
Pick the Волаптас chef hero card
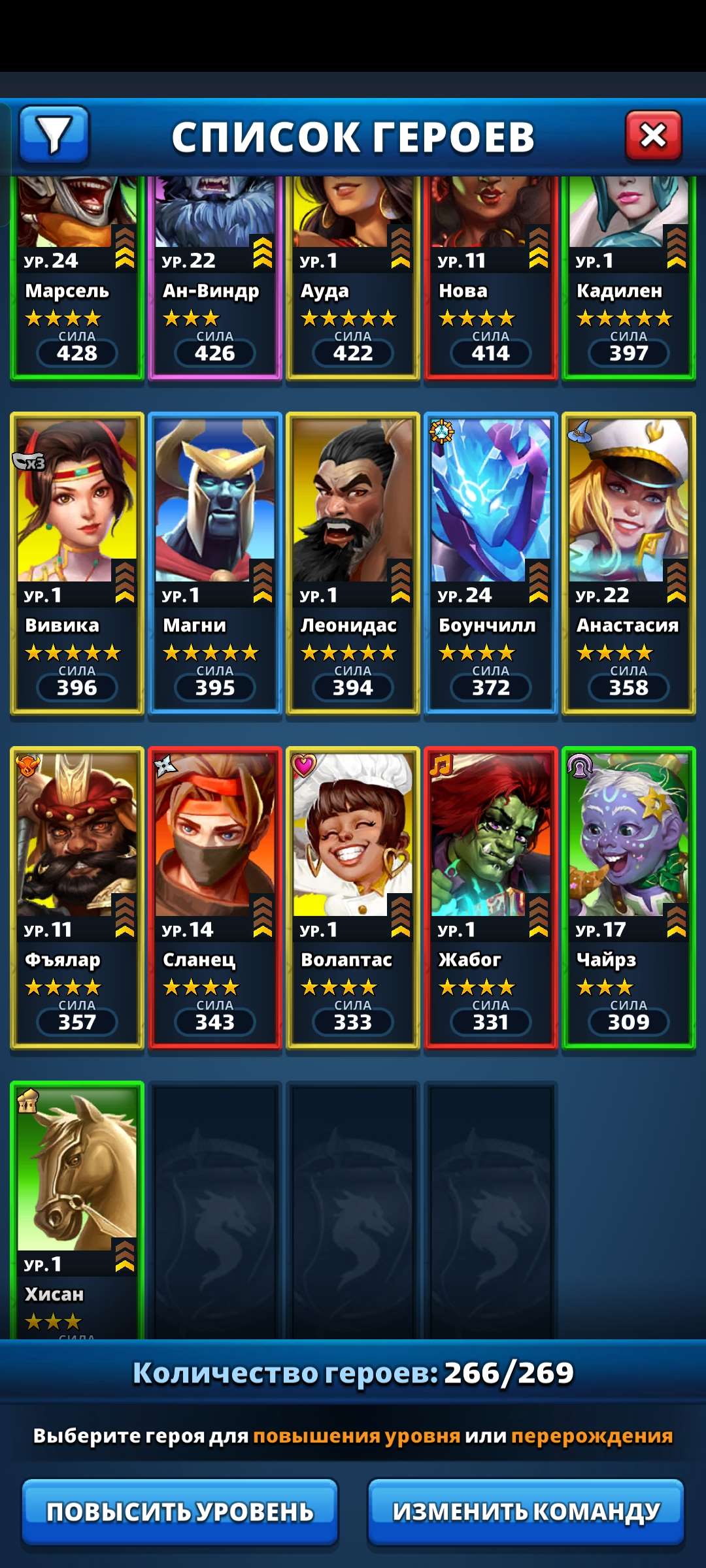click(x=353, y=898)
